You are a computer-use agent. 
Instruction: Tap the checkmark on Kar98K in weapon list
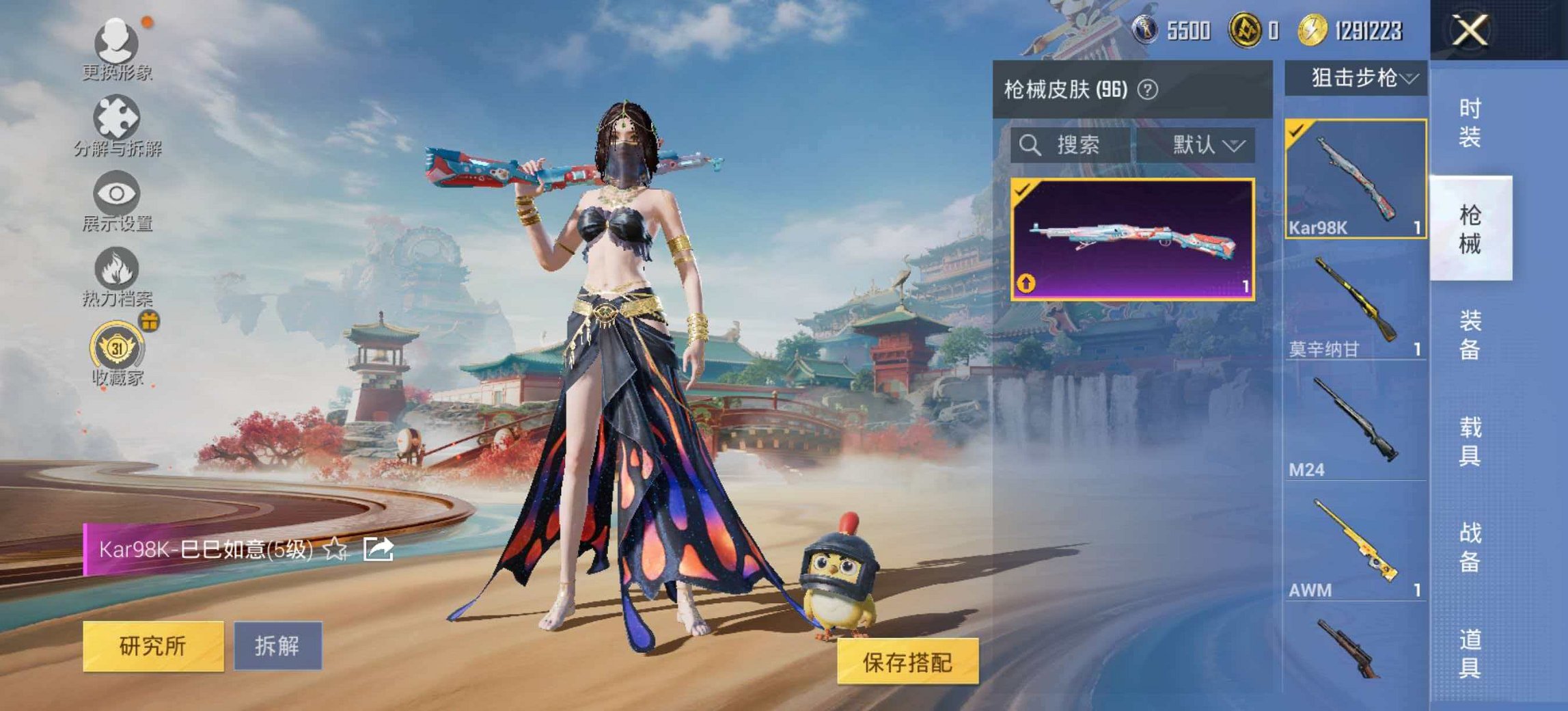coord(1297,130)
